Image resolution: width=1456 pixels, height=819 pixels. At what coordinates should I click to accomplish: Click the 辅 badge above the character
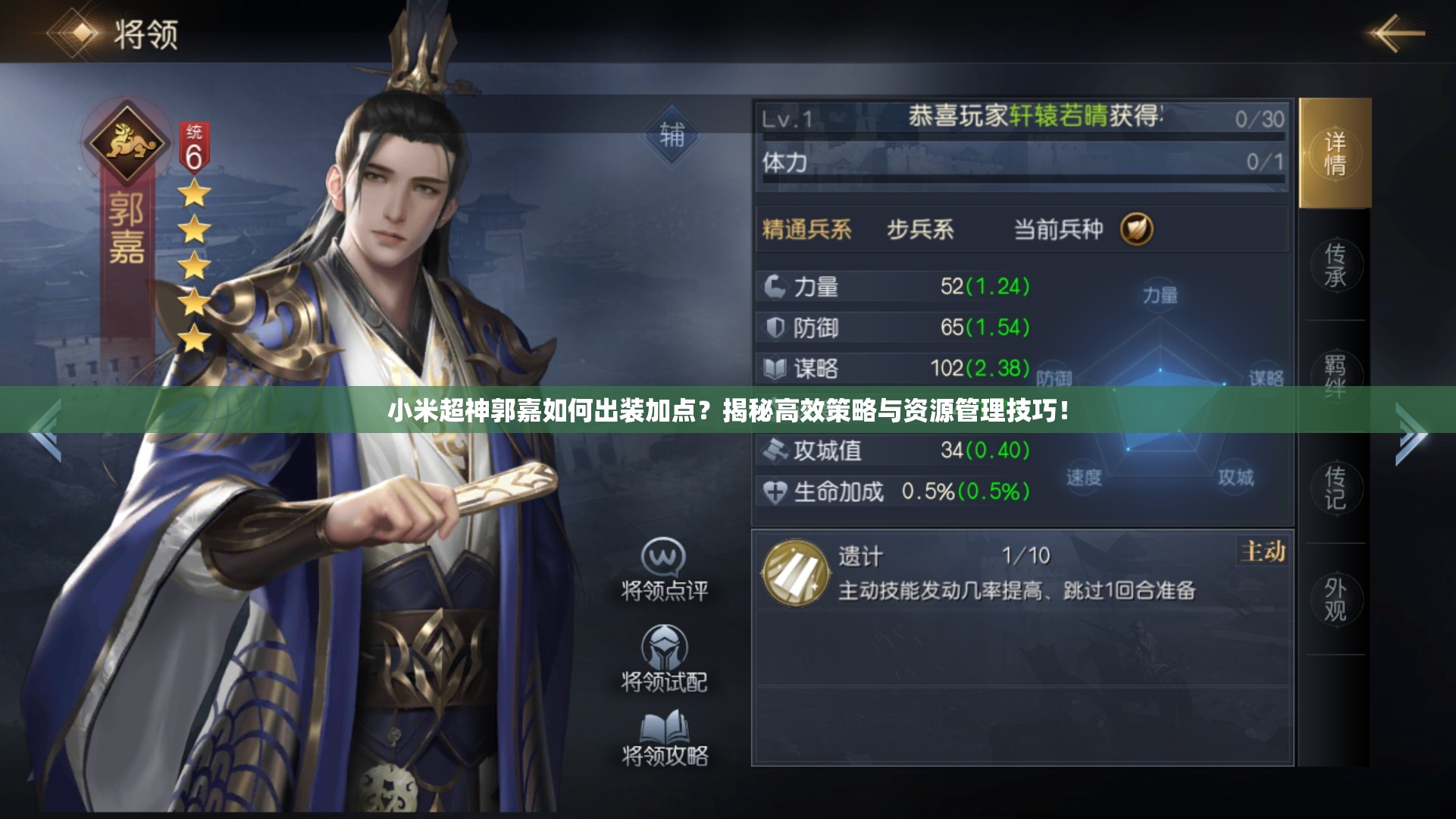(673, 137)
